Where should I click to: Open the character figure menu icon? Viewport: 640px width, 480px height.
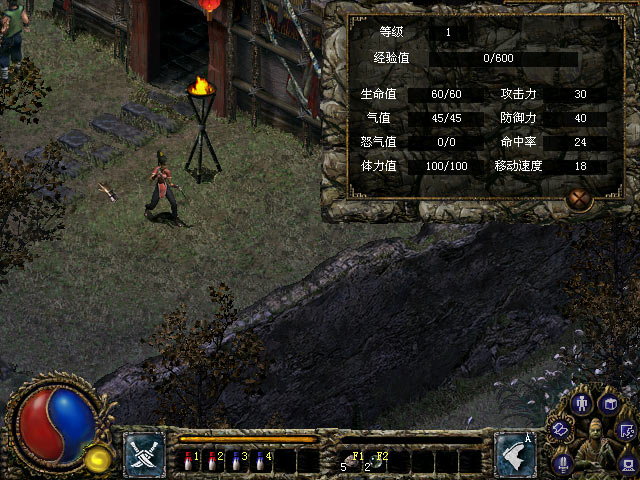point(583,404)
